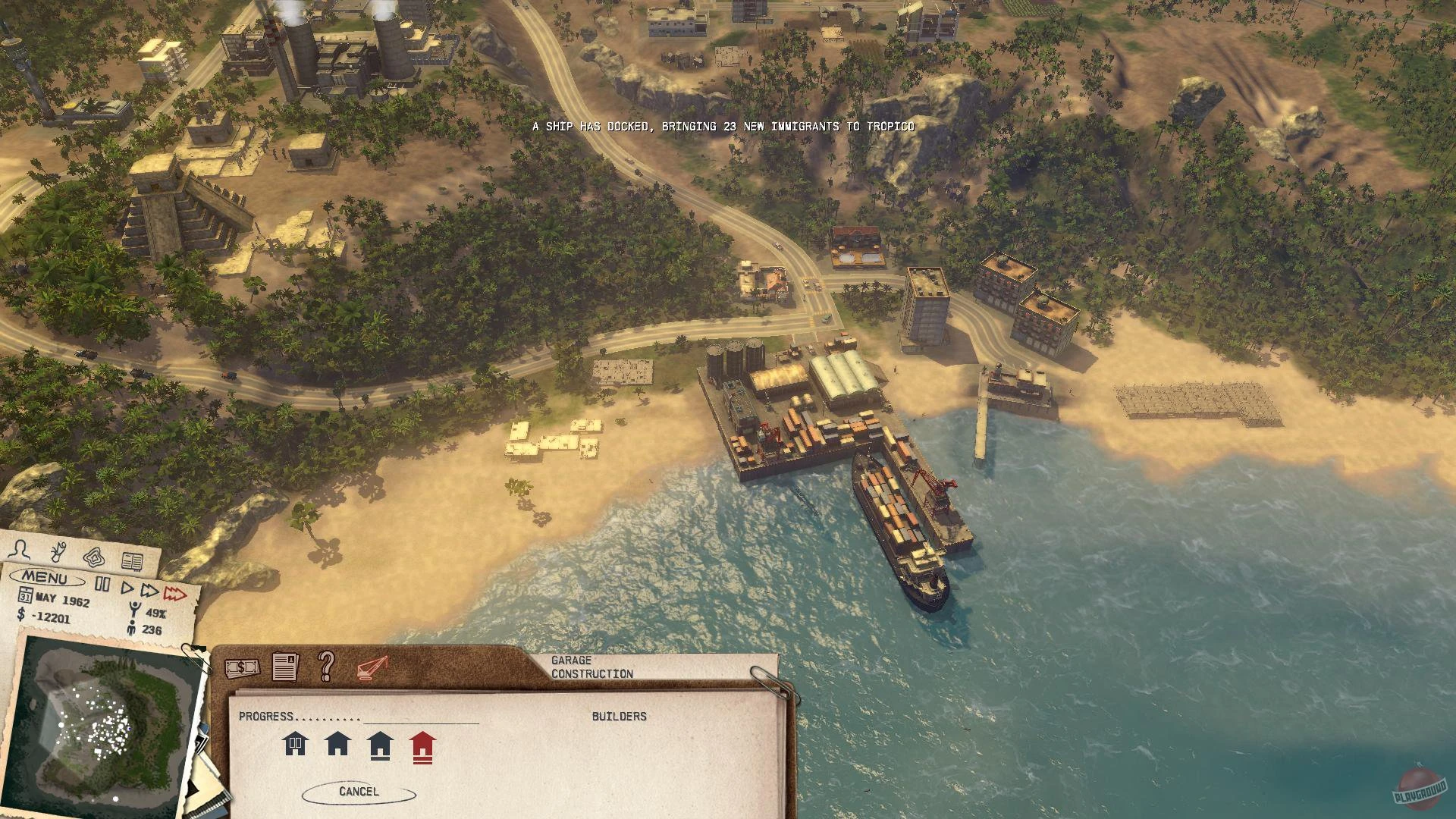The height and width of the screenshot is (819, 1456).
Task: Set highest priority with red house icon
Action: pos(422,748)
